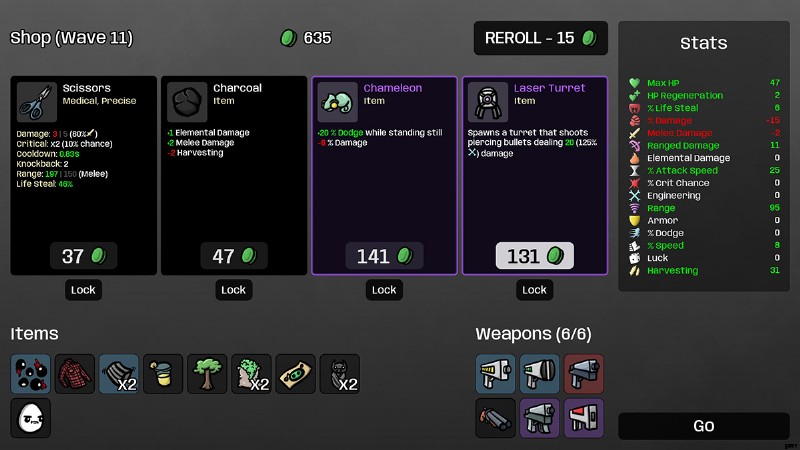
Task: Select the white egg-faced item
Action: pos(31,417)
